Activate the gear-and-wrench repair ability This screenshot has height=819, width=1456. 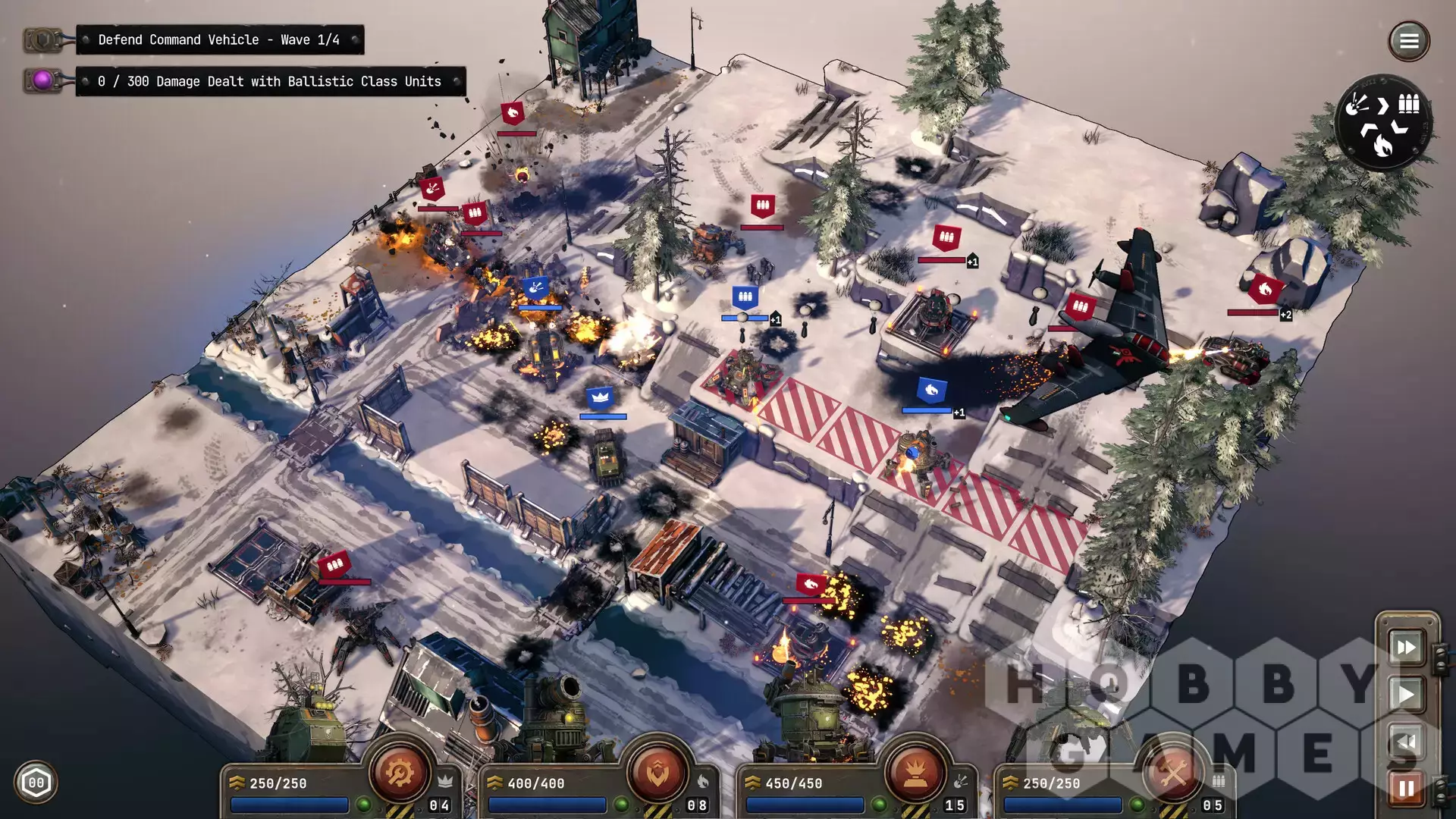click(x=400, y=773)
